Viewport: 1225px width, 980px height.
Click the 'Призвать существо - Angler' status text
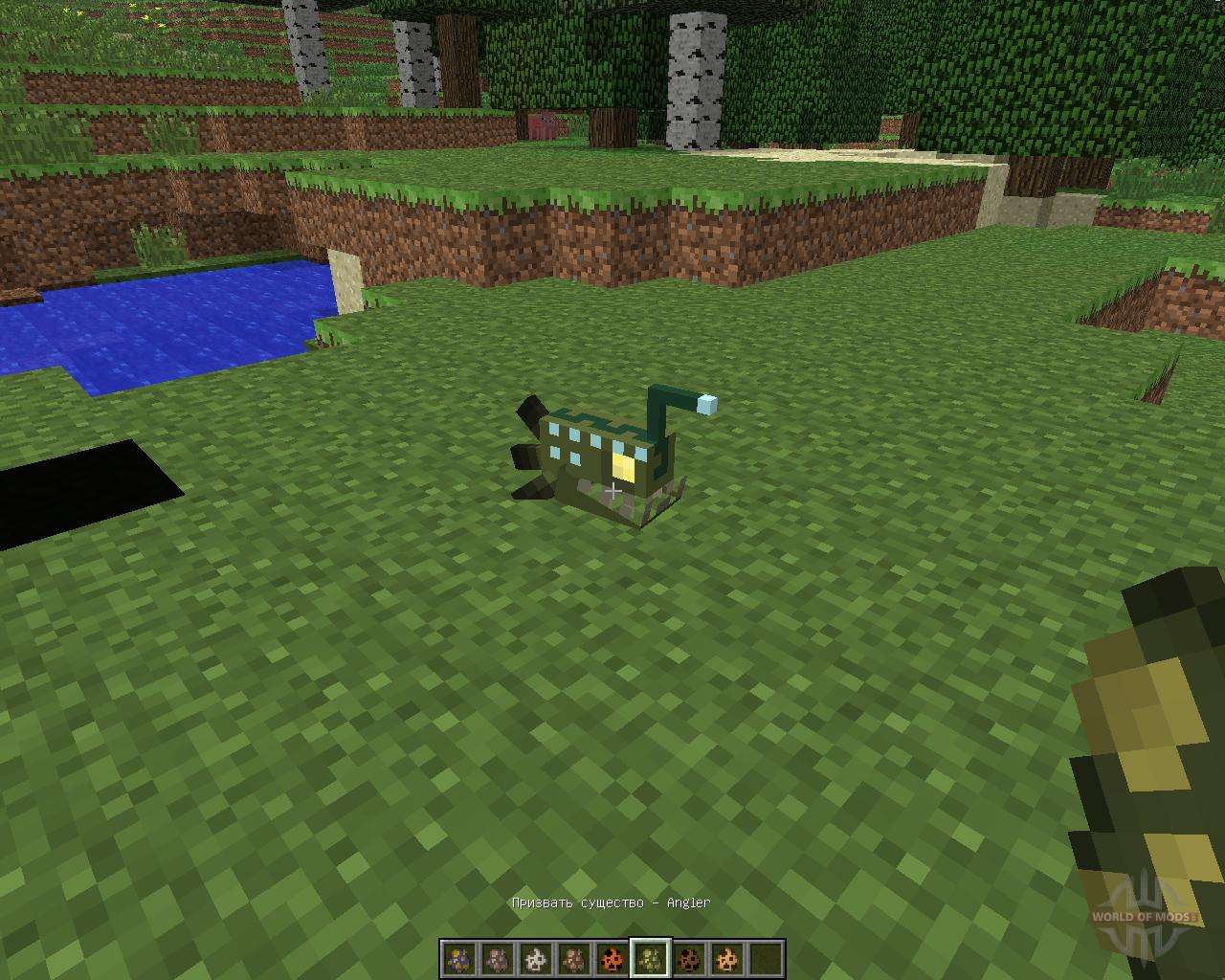point(612,902)
